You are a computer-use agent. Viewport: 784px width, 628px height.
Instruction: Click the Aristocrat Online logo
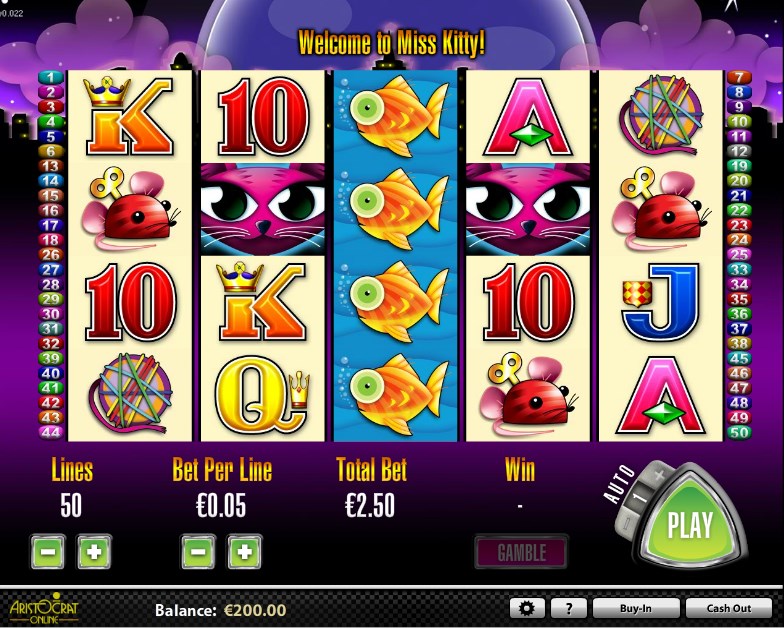pos(42,608)
